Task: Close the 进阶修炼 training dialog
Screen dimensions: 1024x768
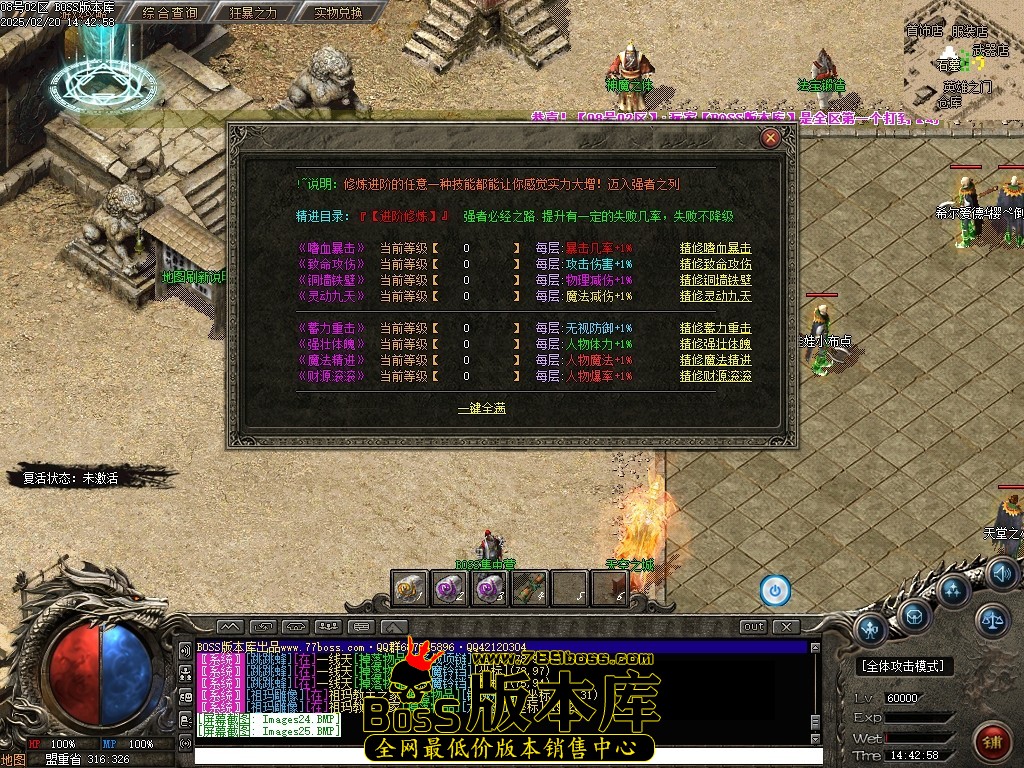Action: (x=770, y=139)
